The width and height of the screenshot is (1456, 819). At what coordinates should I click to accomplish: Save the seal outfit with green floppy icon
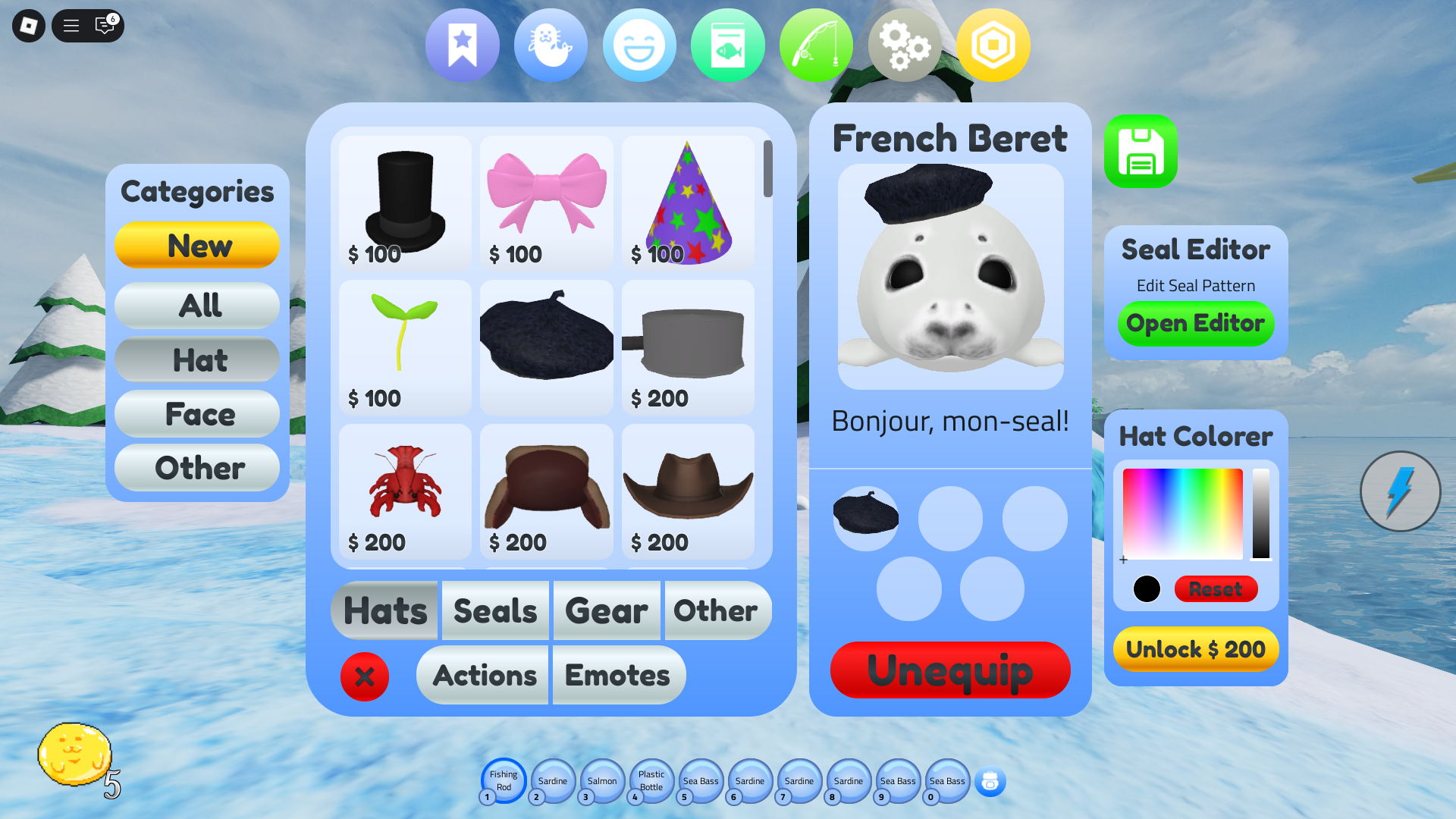[1141, 152]
